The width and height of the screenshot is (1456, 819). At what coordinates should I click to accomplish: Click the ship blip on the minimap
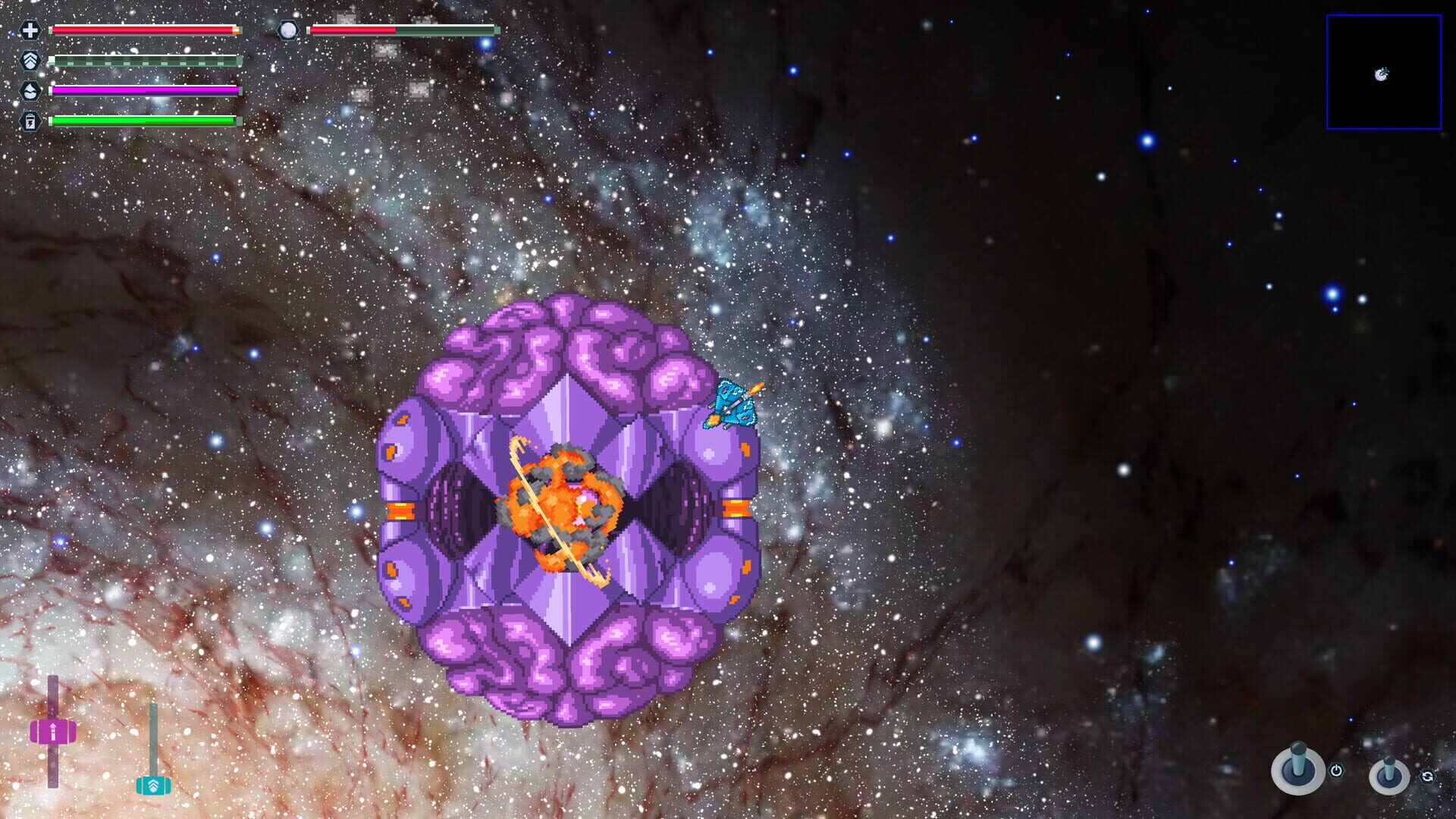pyautogui.click(x=1382, y=76)
